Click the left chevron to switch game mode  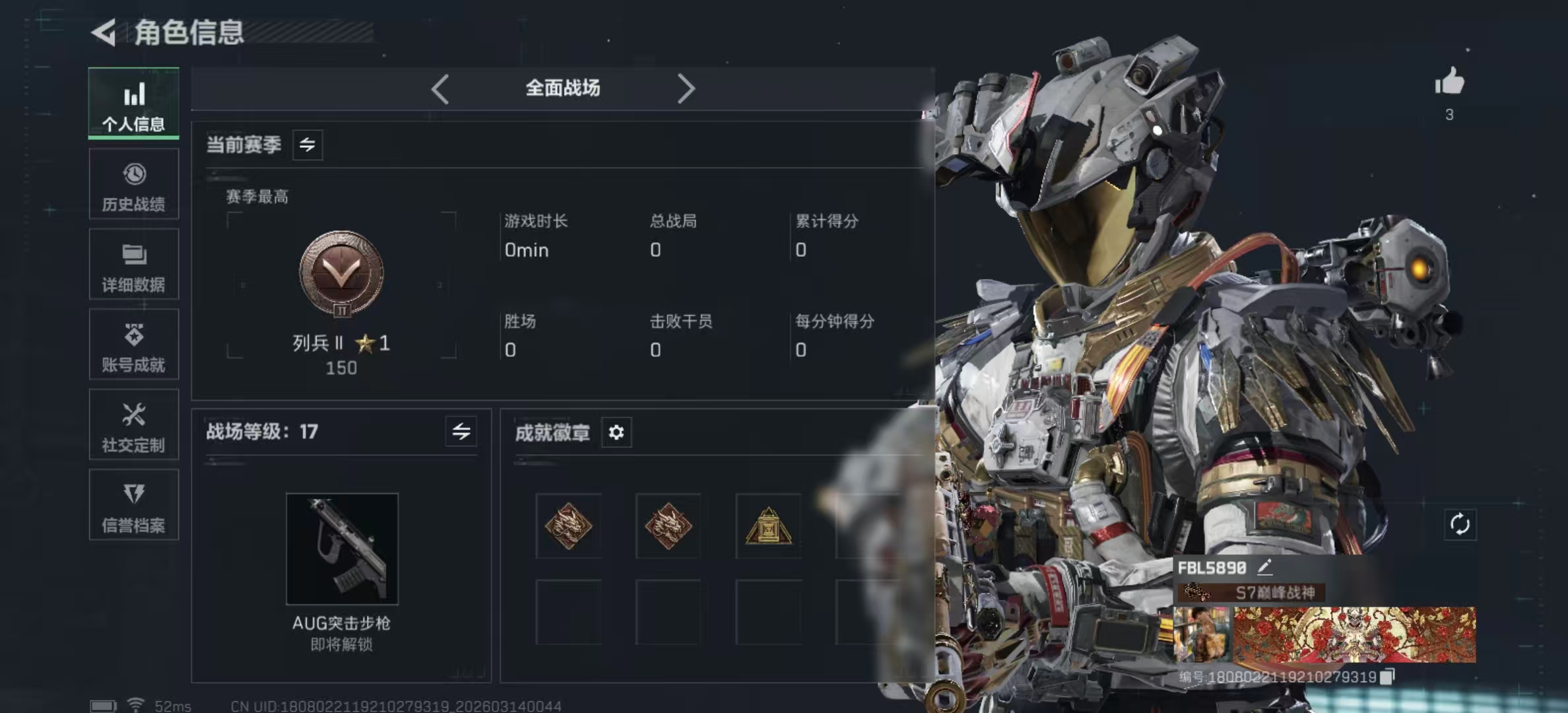click(441, 88)
